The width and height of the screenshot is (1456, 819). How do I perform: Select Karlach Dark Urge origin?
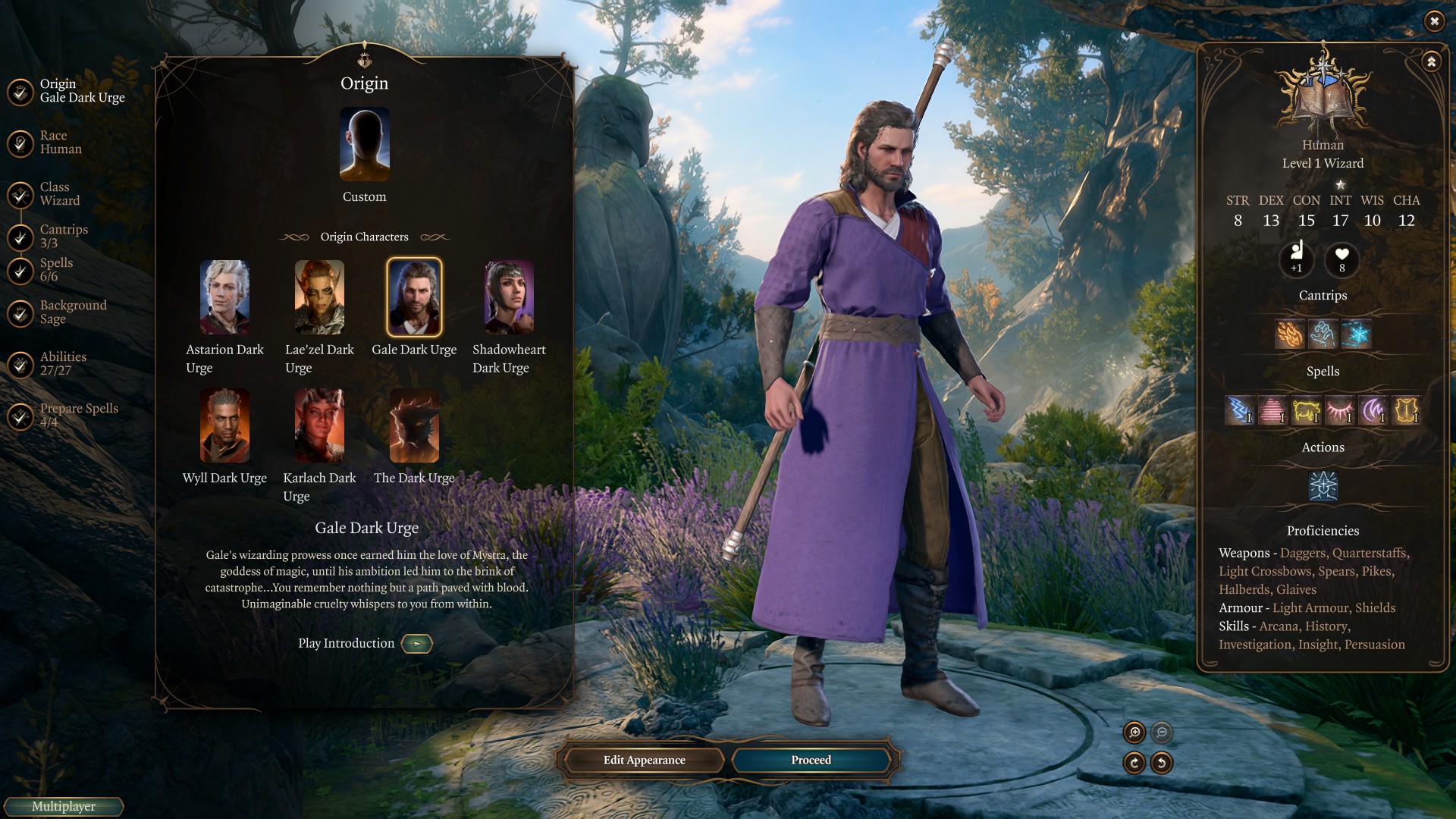pos(319,425)
